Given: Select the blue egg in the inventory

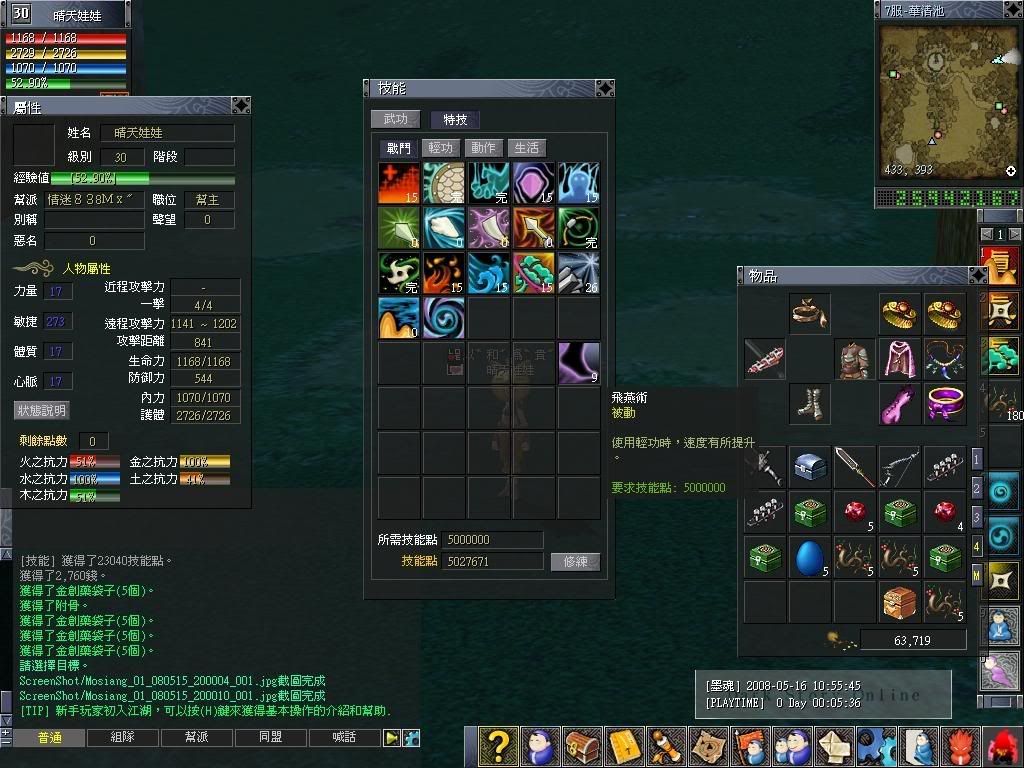Looking at the screenshot, I should [x=810, y=557].
